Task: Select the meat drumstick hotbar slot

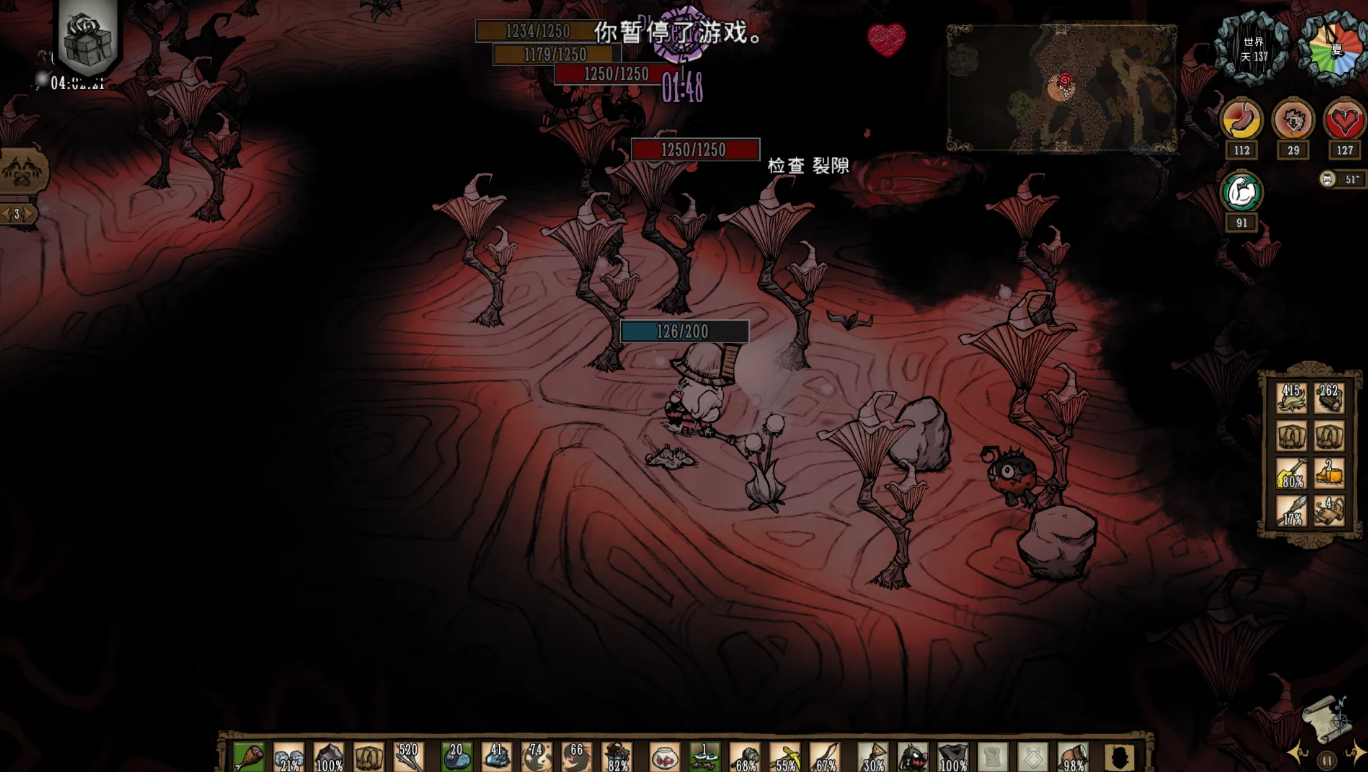Action: point(249,757)
